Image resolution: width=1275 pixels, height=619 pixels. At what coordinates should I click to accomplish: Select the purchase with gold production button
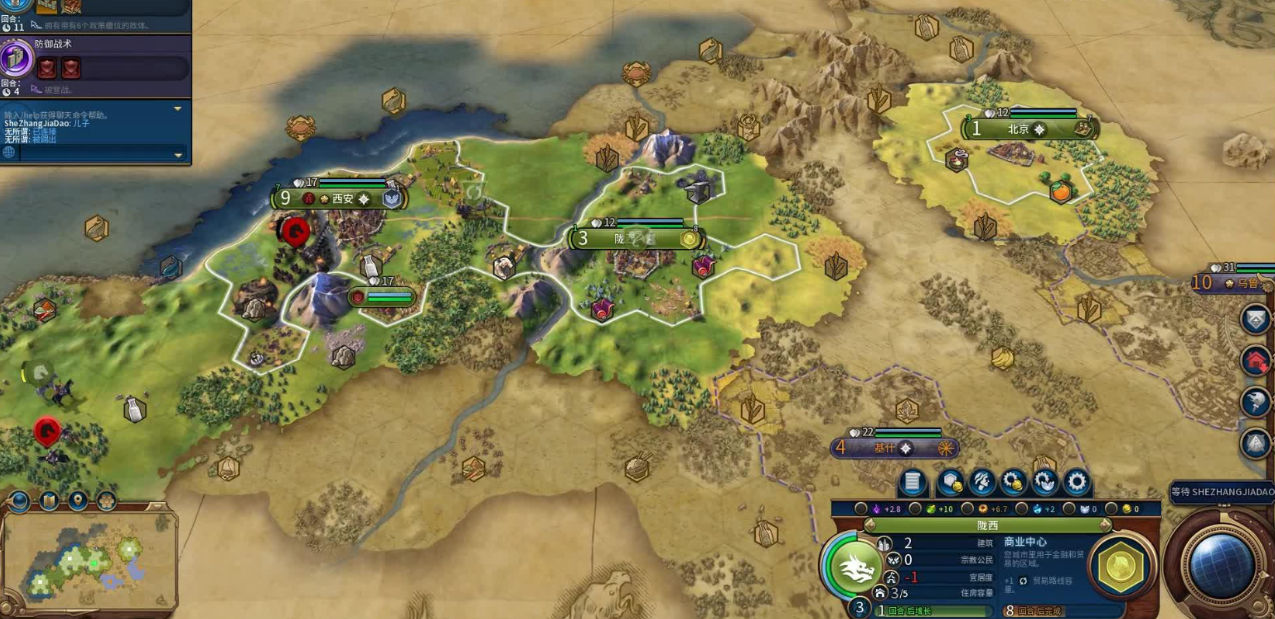click(1013, 483)
